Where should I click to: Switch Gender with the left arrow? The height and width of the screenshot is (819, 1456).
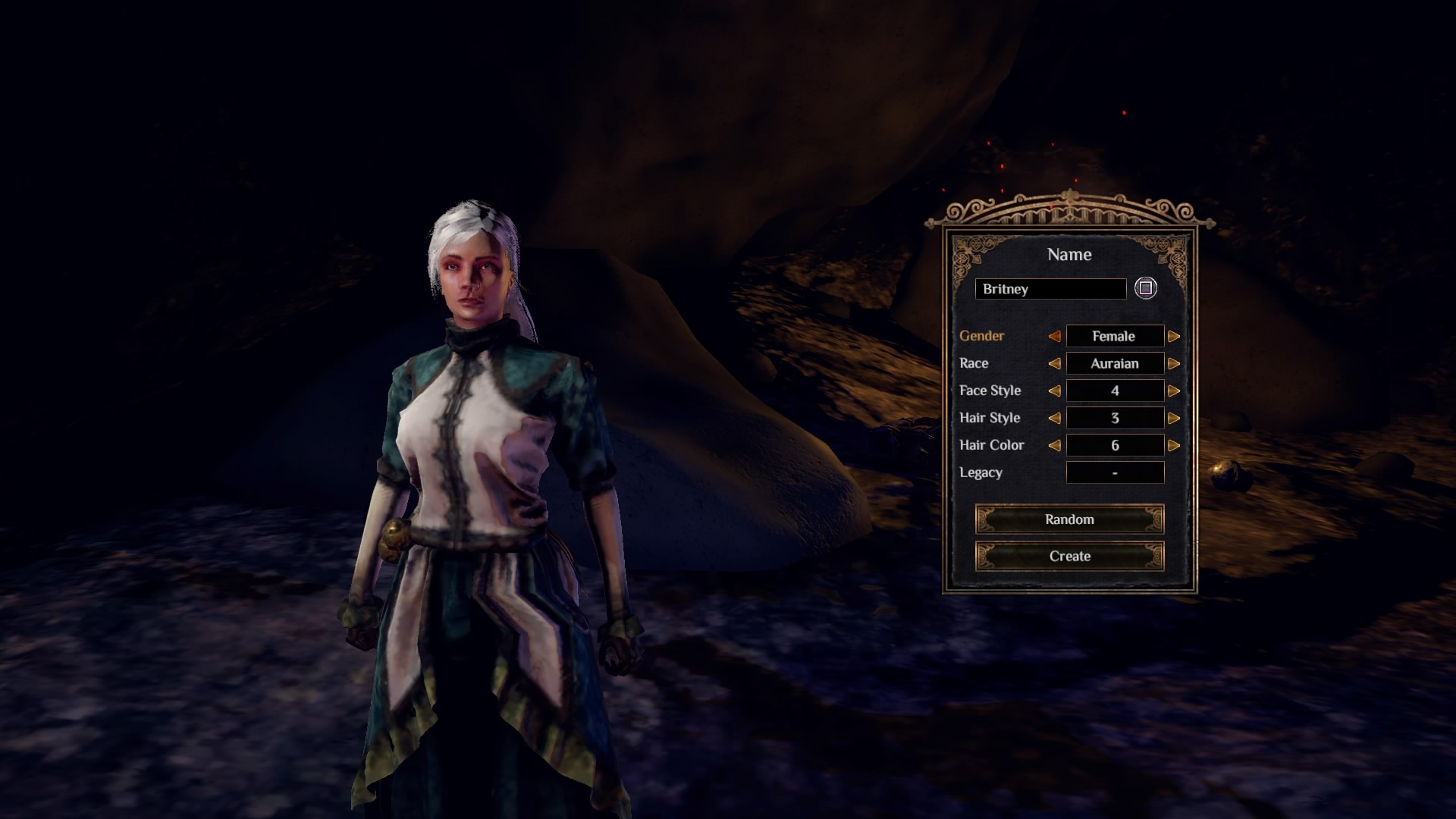point(1054,336)
